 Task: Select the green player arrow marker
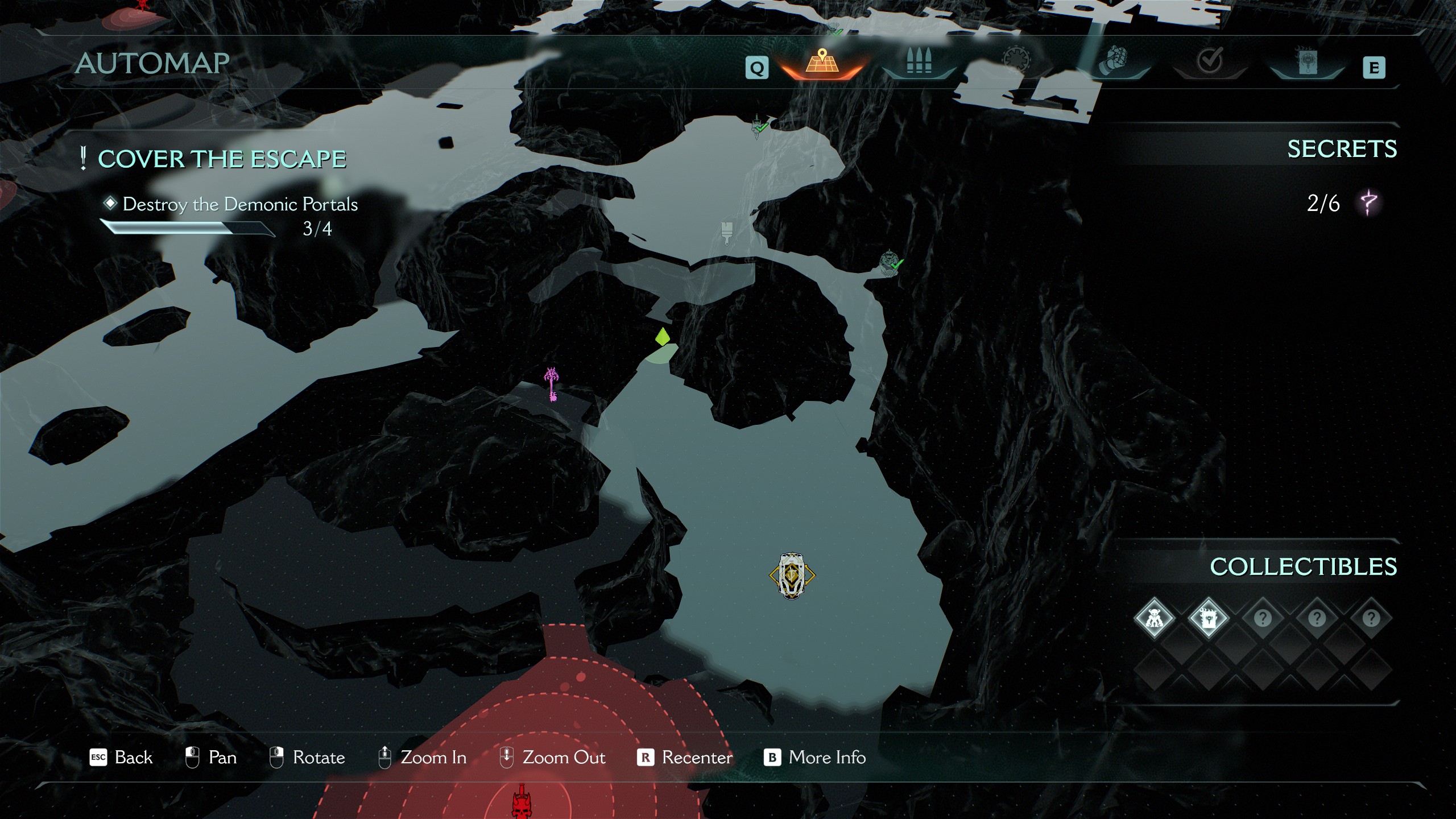click(x=662, y=337)
